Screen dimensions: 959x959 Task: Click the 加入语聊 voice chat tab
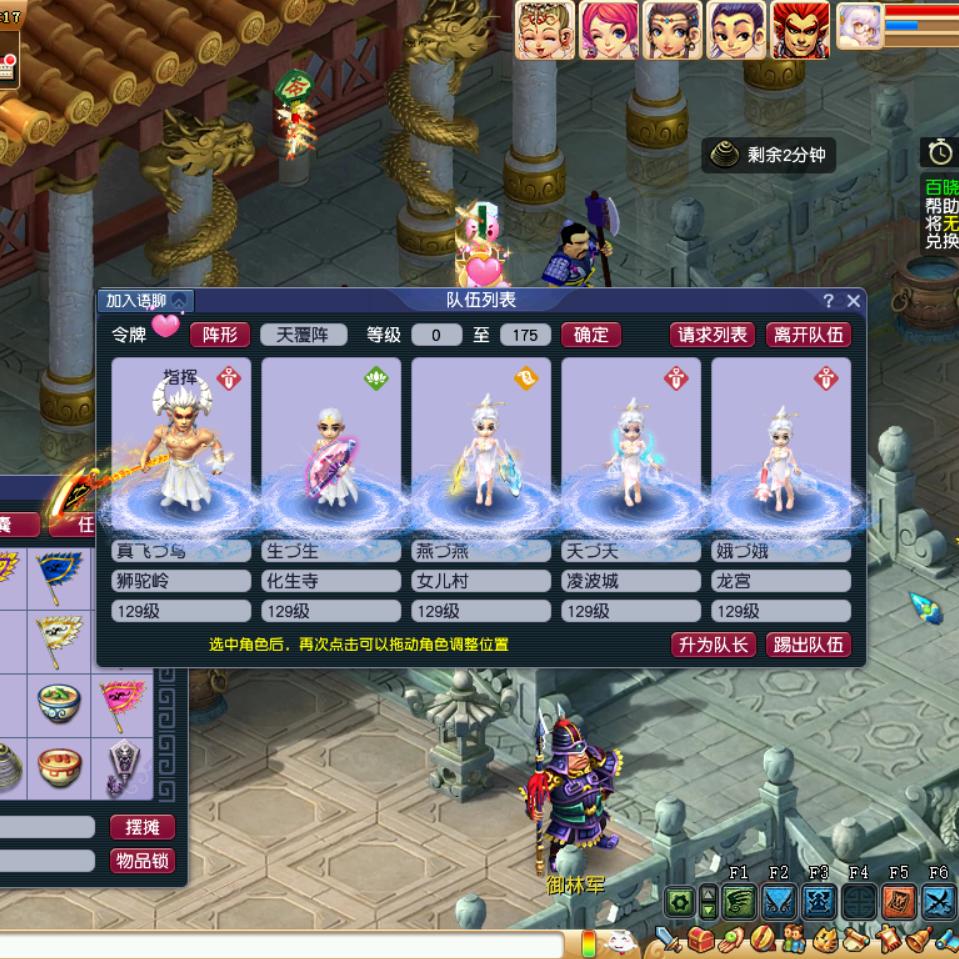145,301
